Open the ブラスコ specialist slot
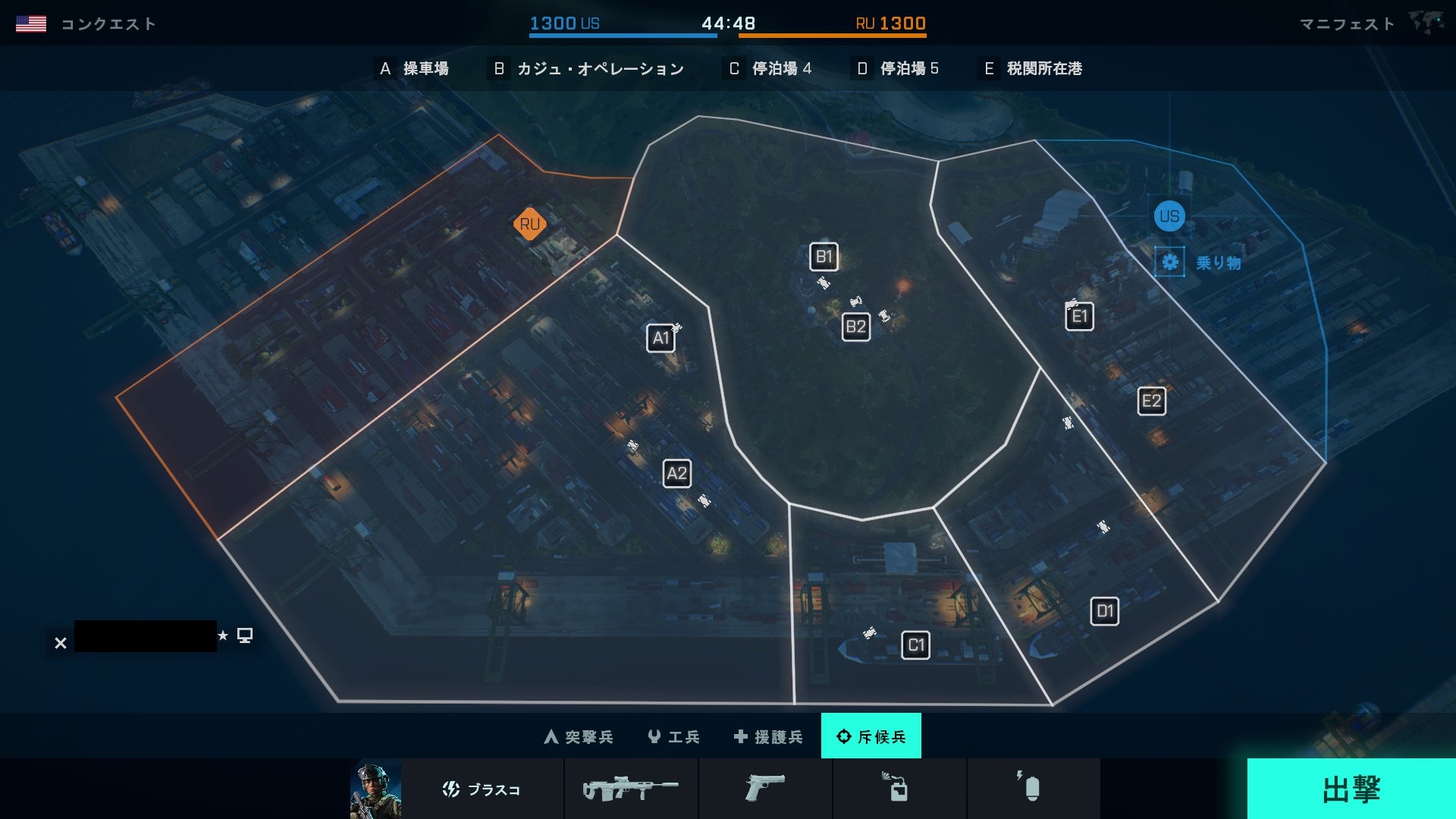 coord(482,789)
